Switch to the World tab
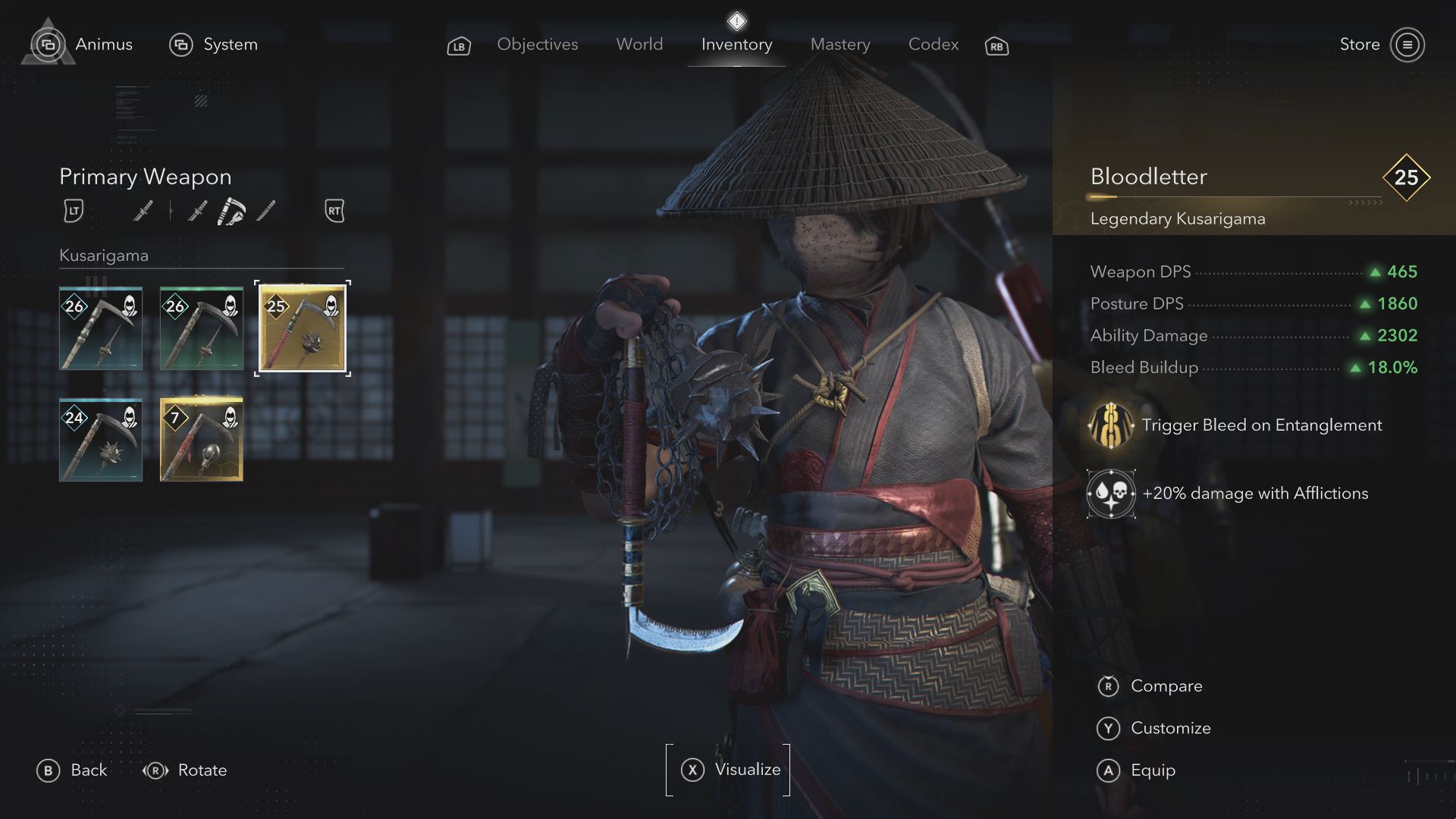This screenshot has height=819, width=1456. point(639,45)
